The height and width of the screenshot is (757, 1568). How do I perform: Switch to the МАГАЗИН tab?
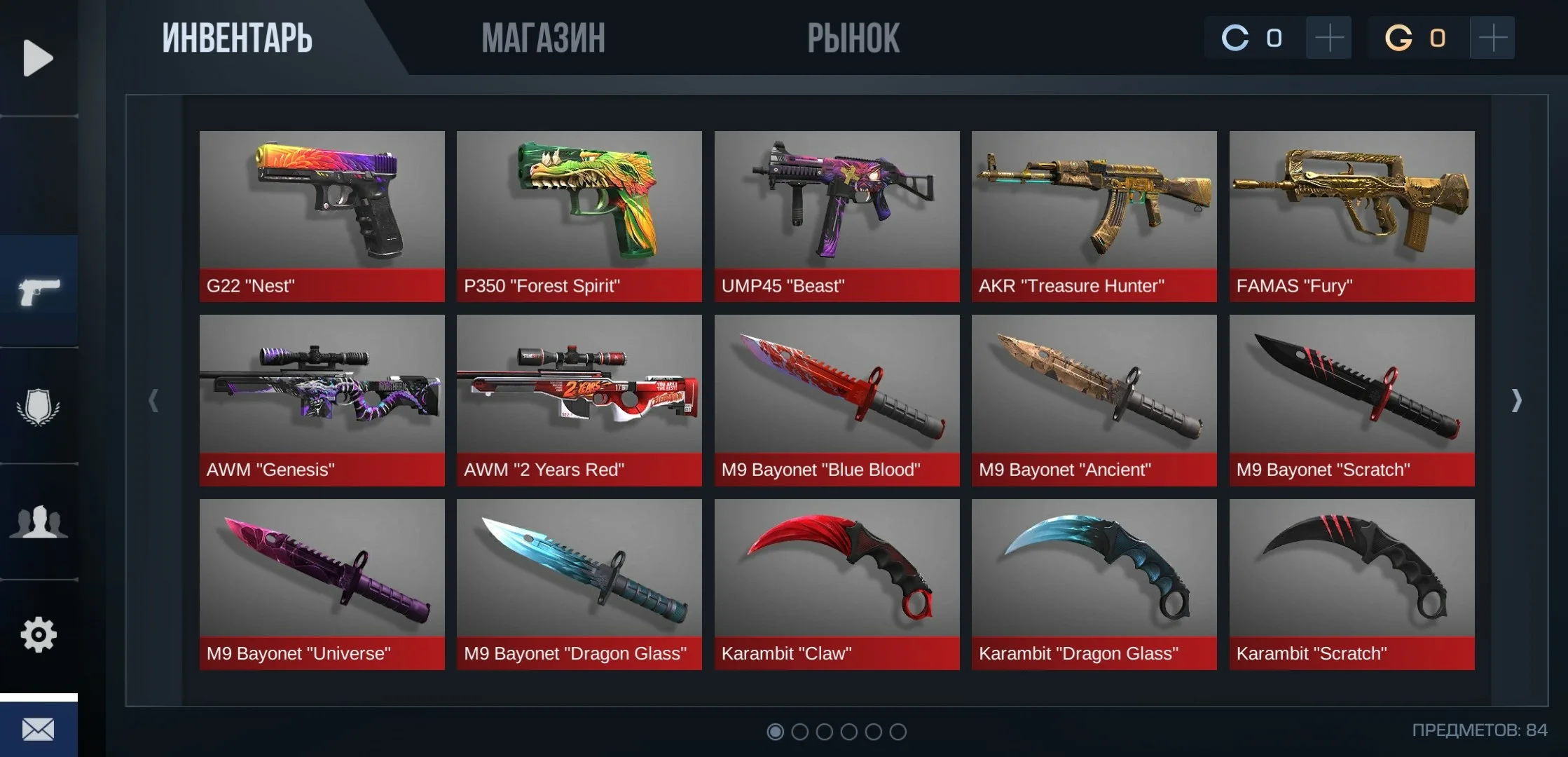[x=543, y=38]
